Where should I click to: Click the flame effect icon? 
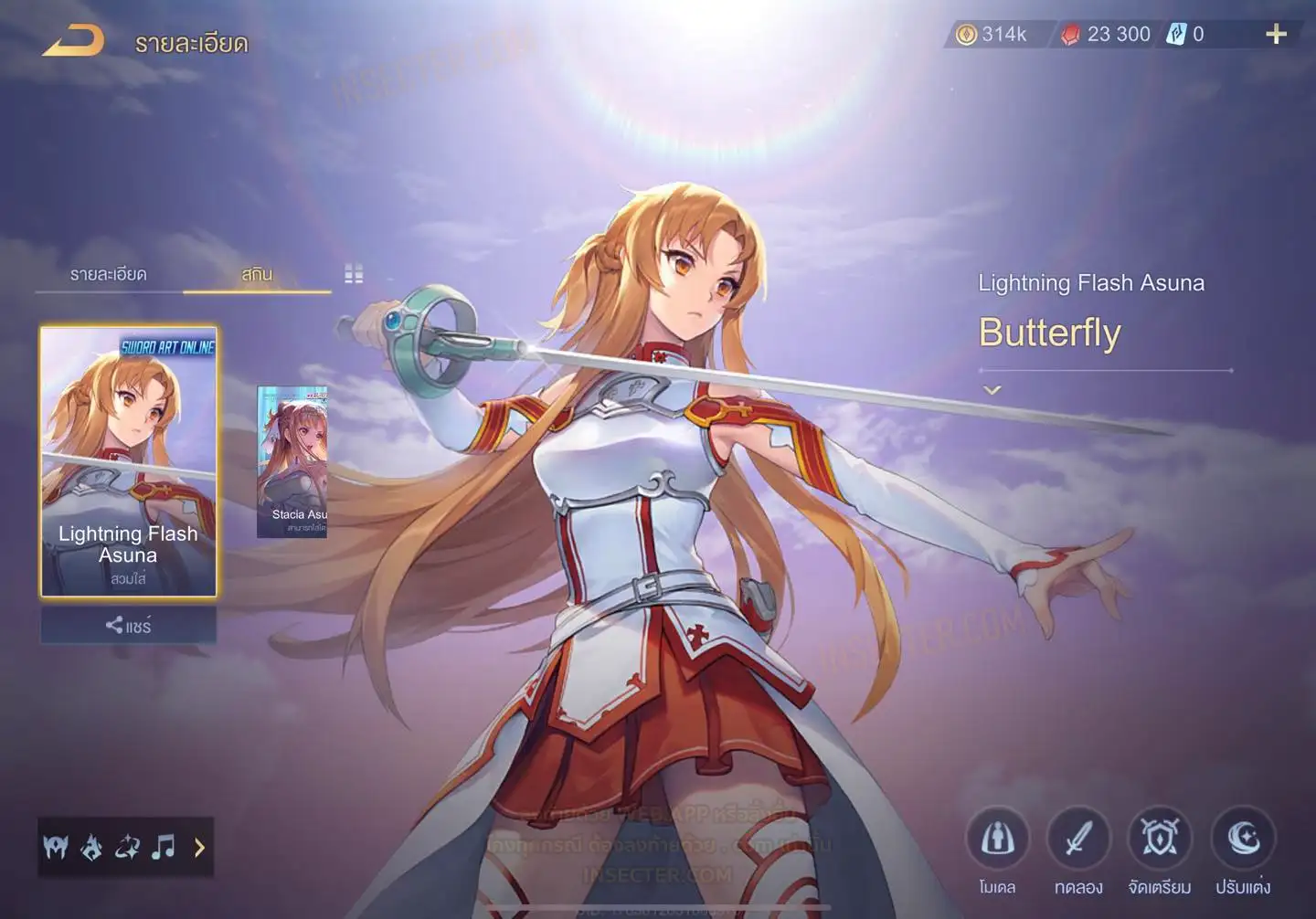tap(91, 848)
